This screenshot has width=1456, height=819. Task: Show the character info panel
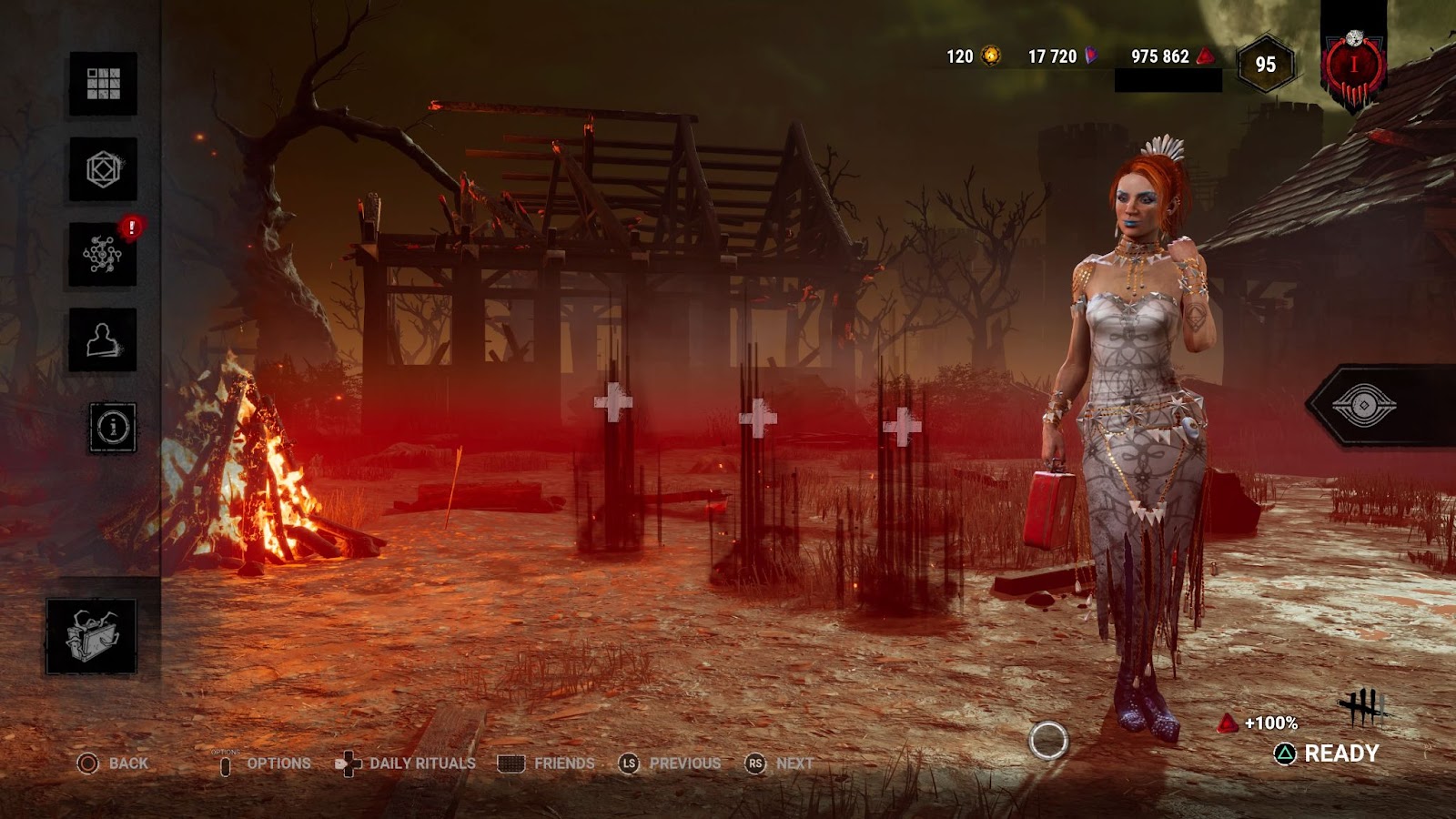(x=113, y=427)
